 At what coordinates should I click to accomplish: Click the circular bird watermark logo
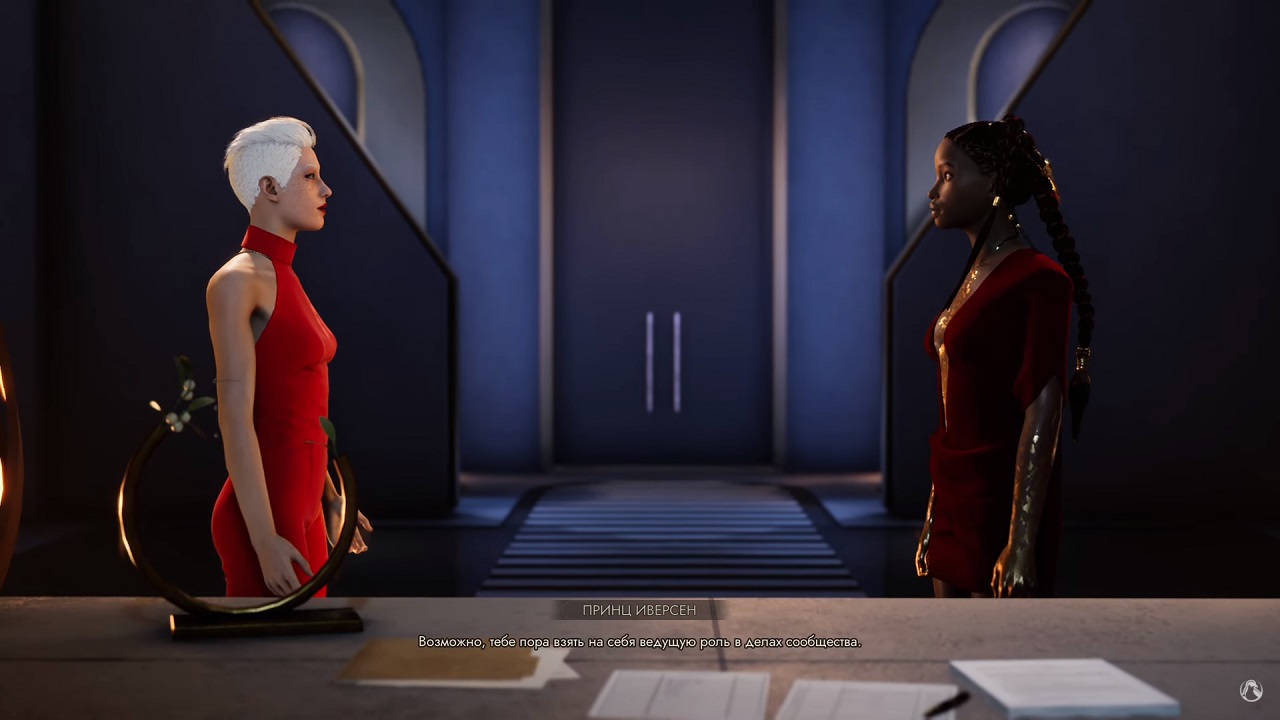[x=1250, y=690]
